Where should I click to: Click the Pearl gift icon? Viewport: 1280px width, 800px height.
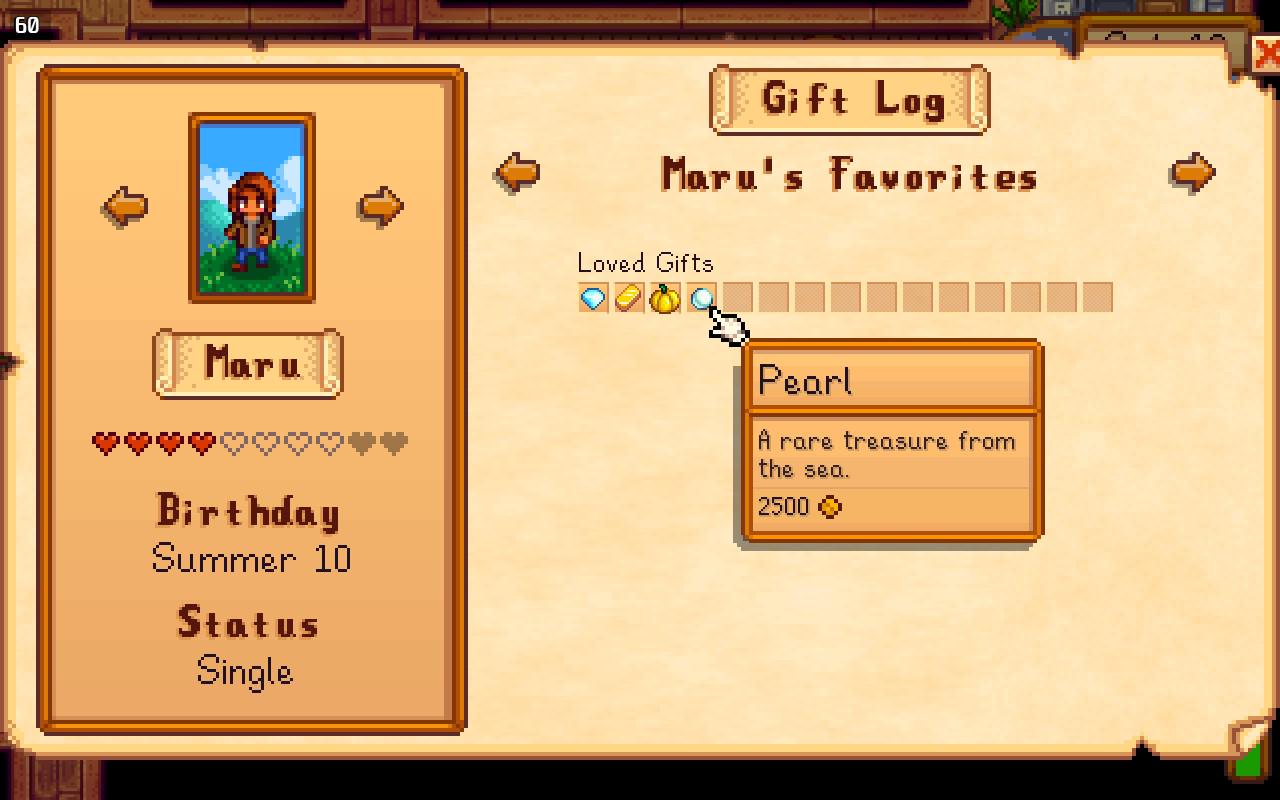tap(700, 298)
